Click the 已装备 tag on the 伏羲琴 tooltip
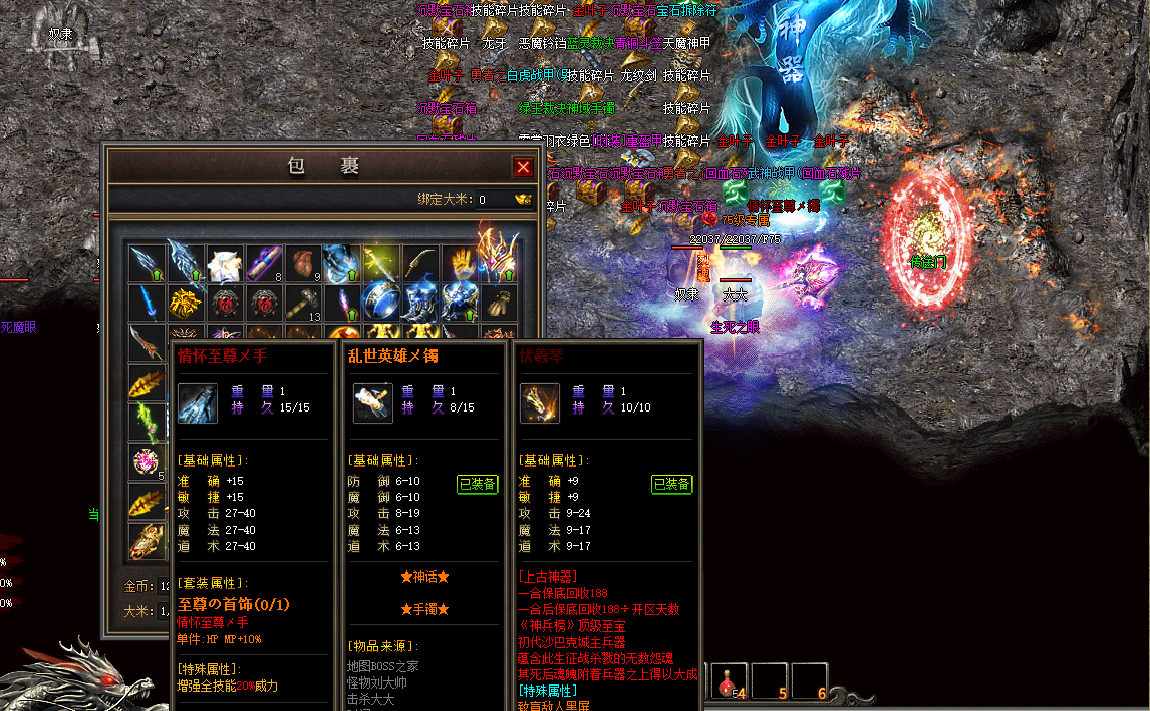Viewport: 1150px width, 711px height. [x=671, y=485]
